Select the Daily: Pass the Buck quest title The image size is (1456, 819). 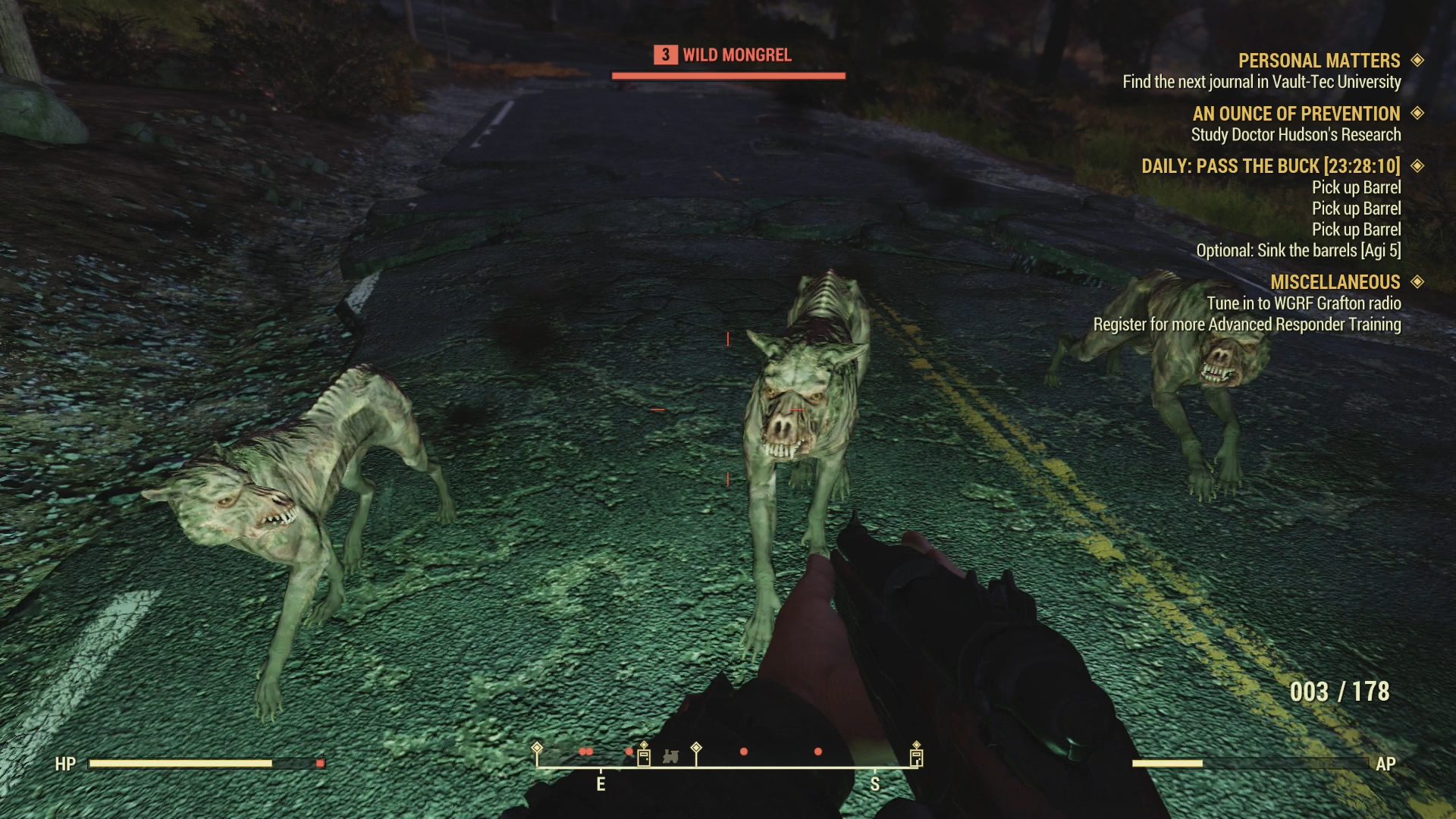pos(1272,166)
